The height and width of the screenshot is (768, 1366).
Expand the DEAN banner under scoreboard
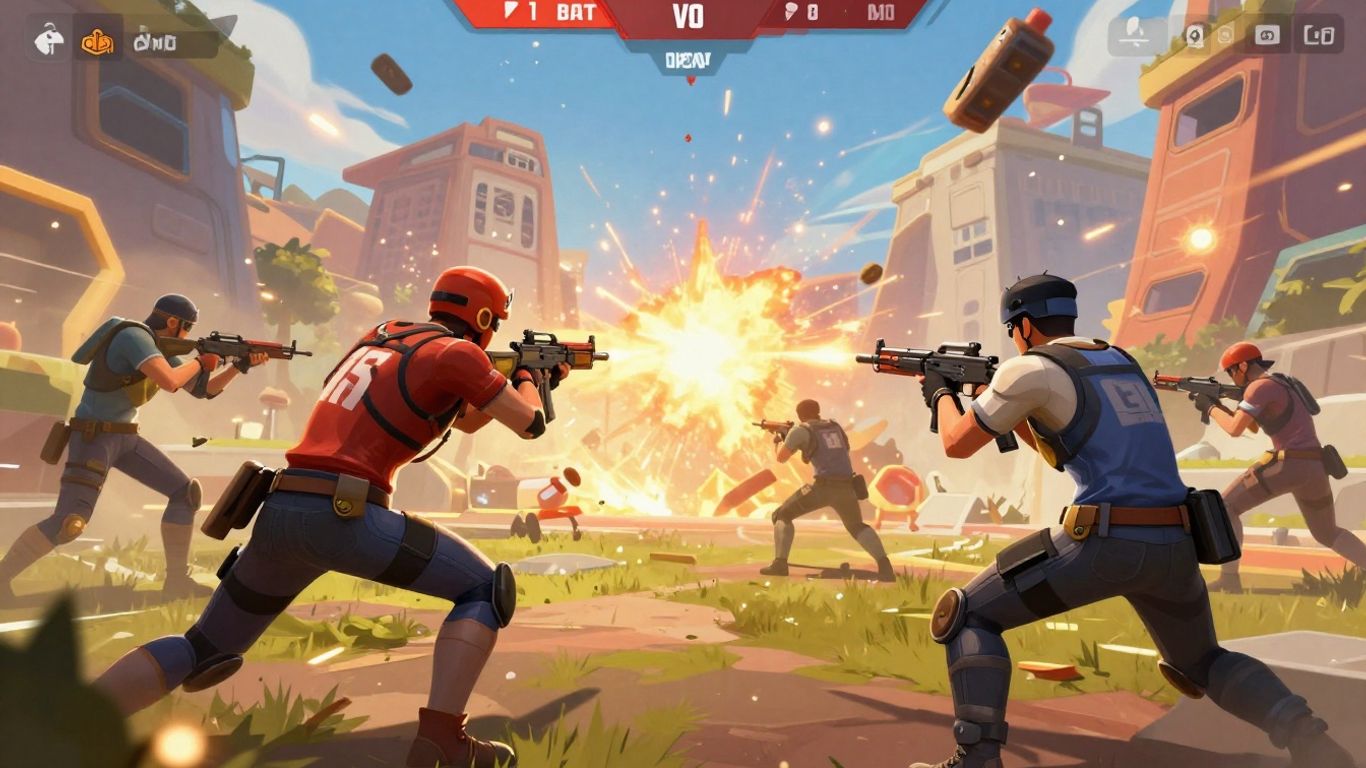click(688, 58)
